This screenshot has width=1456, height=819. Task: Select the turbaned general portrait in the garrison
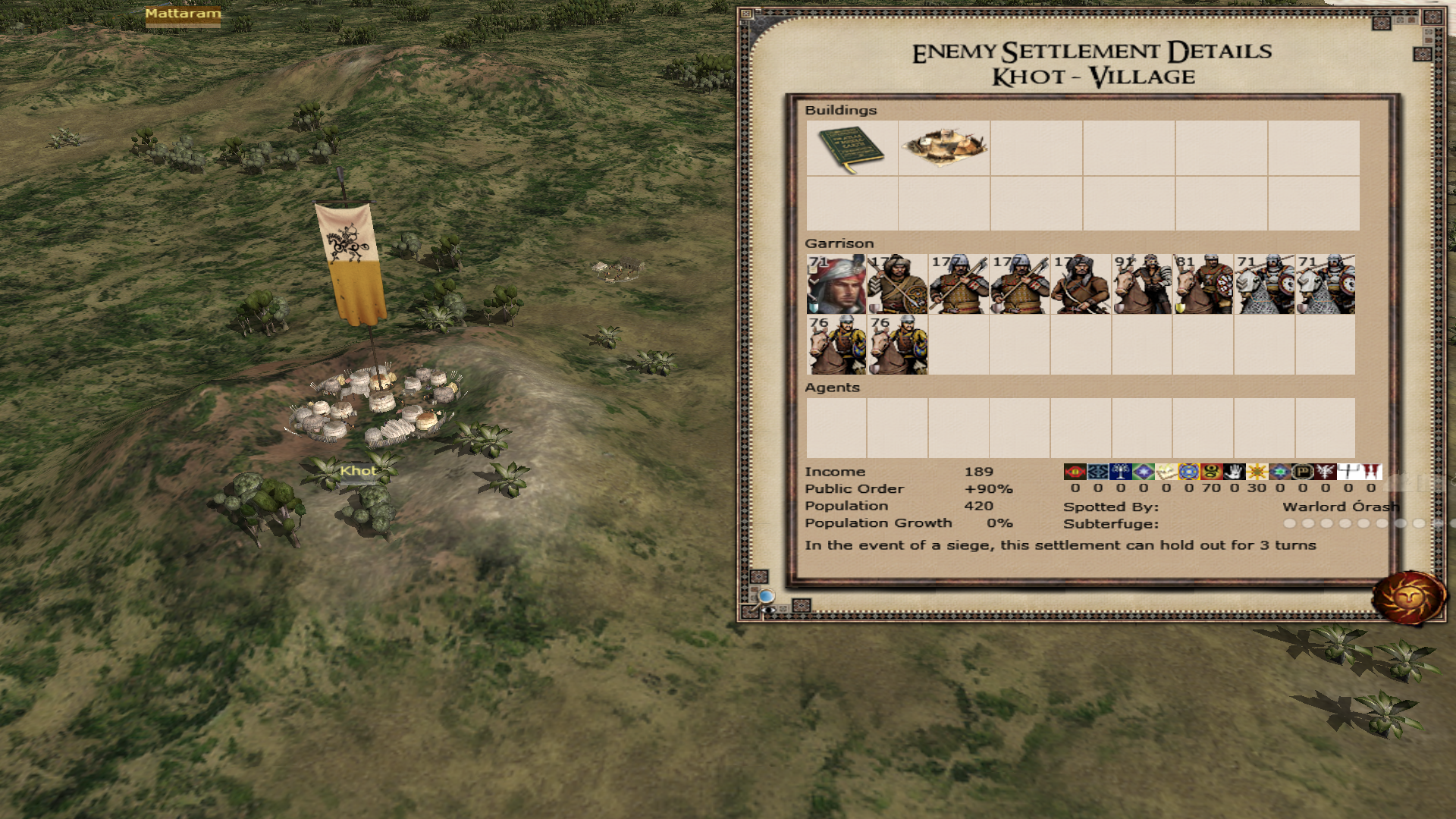pyautogui.click(x=836, y=284)
